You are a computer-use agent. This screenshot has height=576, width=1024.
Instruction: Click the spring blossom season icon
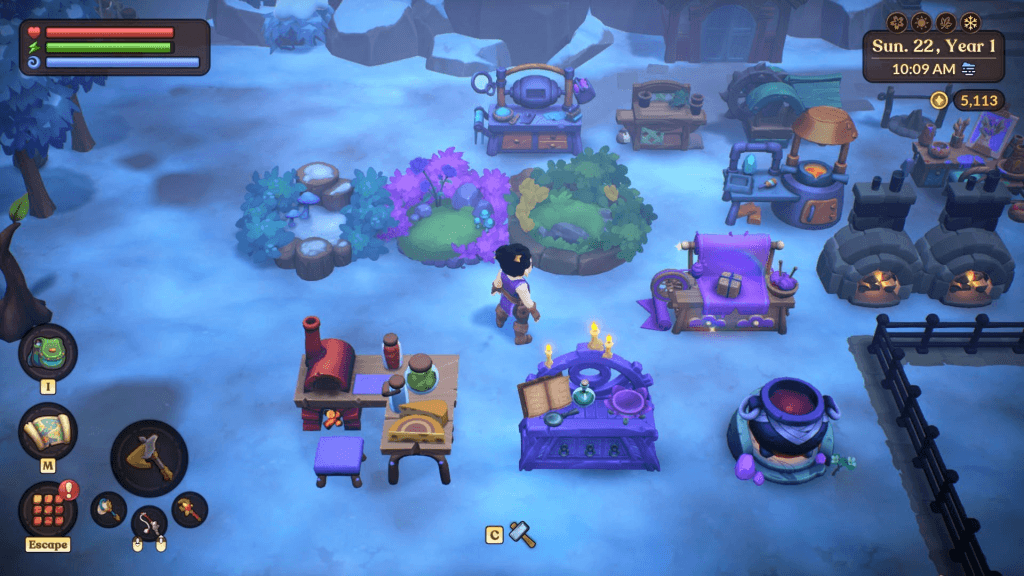(x=897, y=22)
